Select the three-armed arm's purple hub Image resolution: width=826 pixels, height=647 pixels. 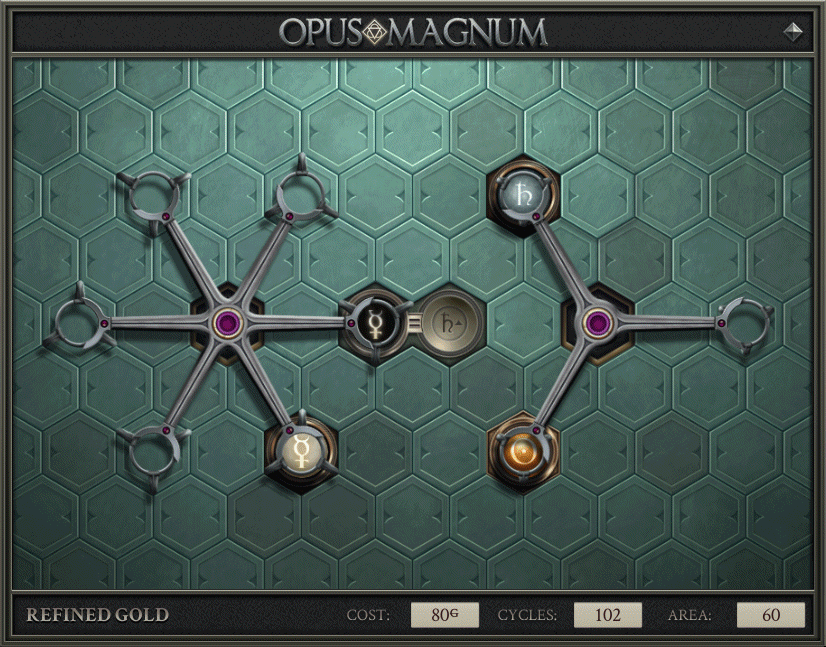598,322
